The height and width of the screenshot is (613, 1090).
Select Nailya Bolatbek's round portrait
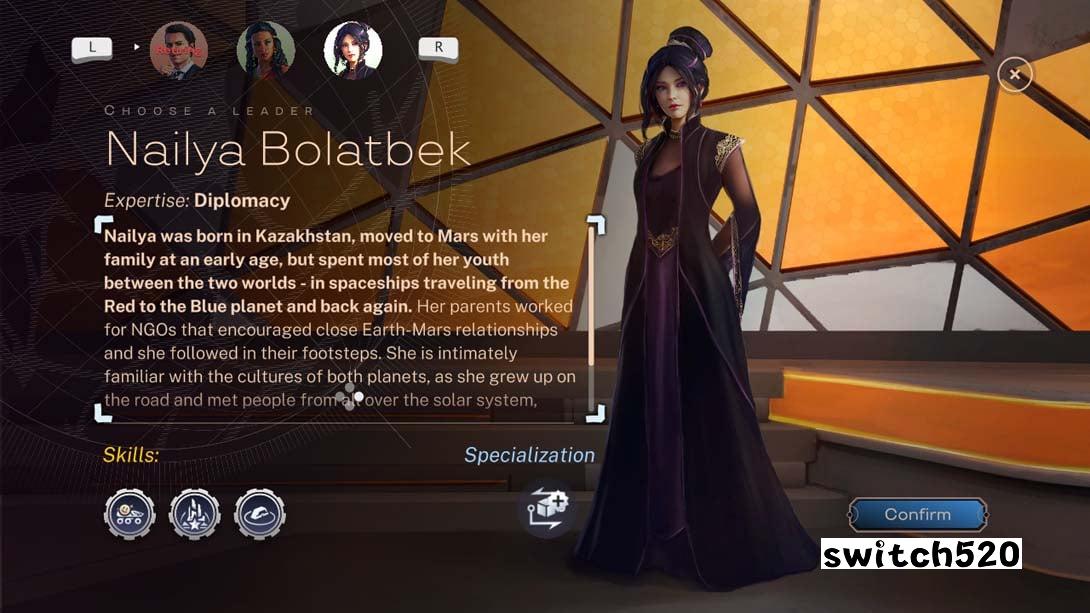point(353,50)
